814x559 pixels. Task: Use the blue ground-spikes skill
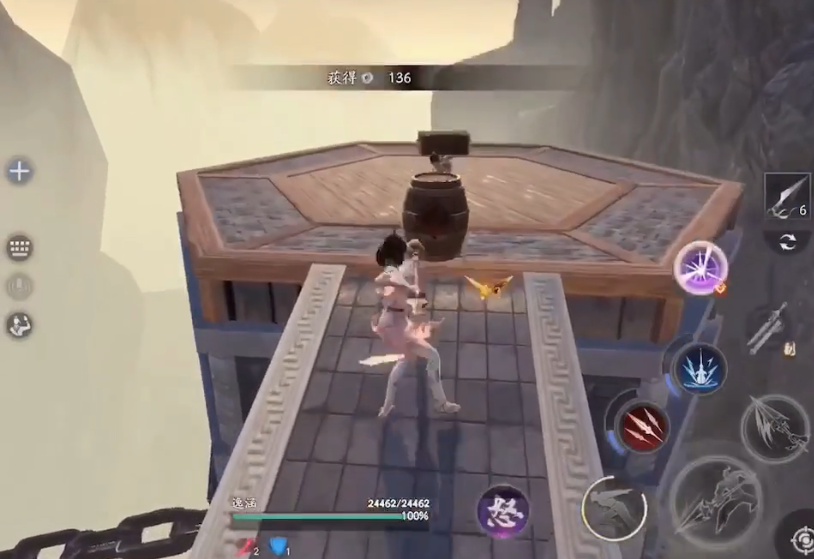698,368
